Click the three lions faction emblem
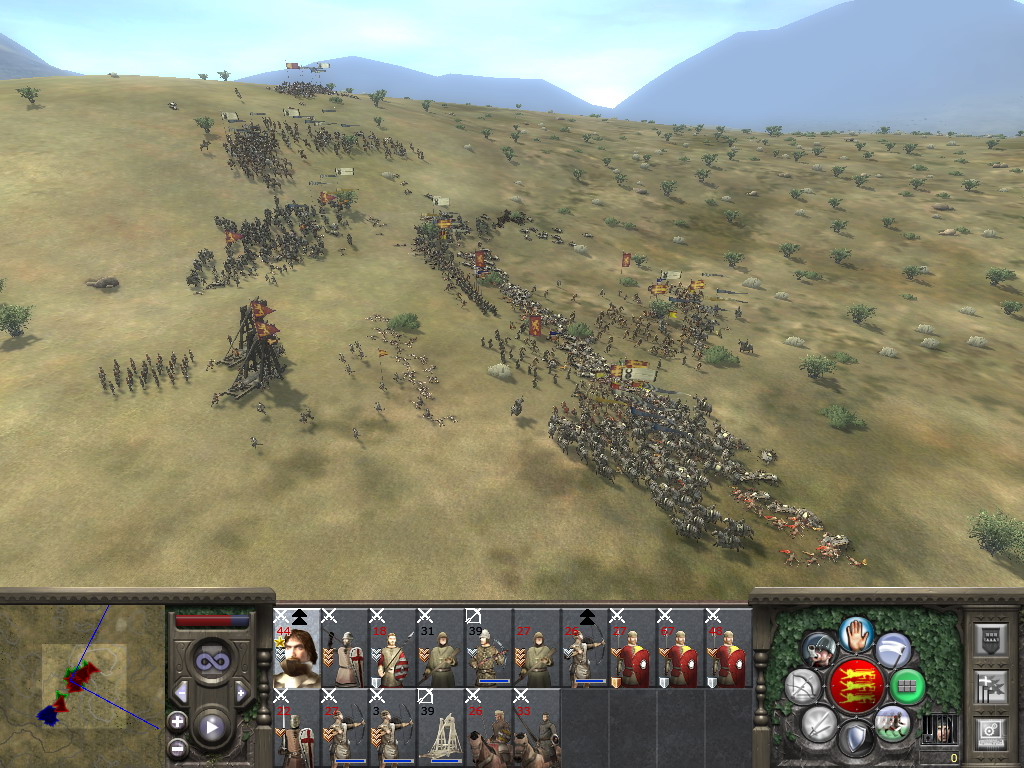 (x=855, y=686)
